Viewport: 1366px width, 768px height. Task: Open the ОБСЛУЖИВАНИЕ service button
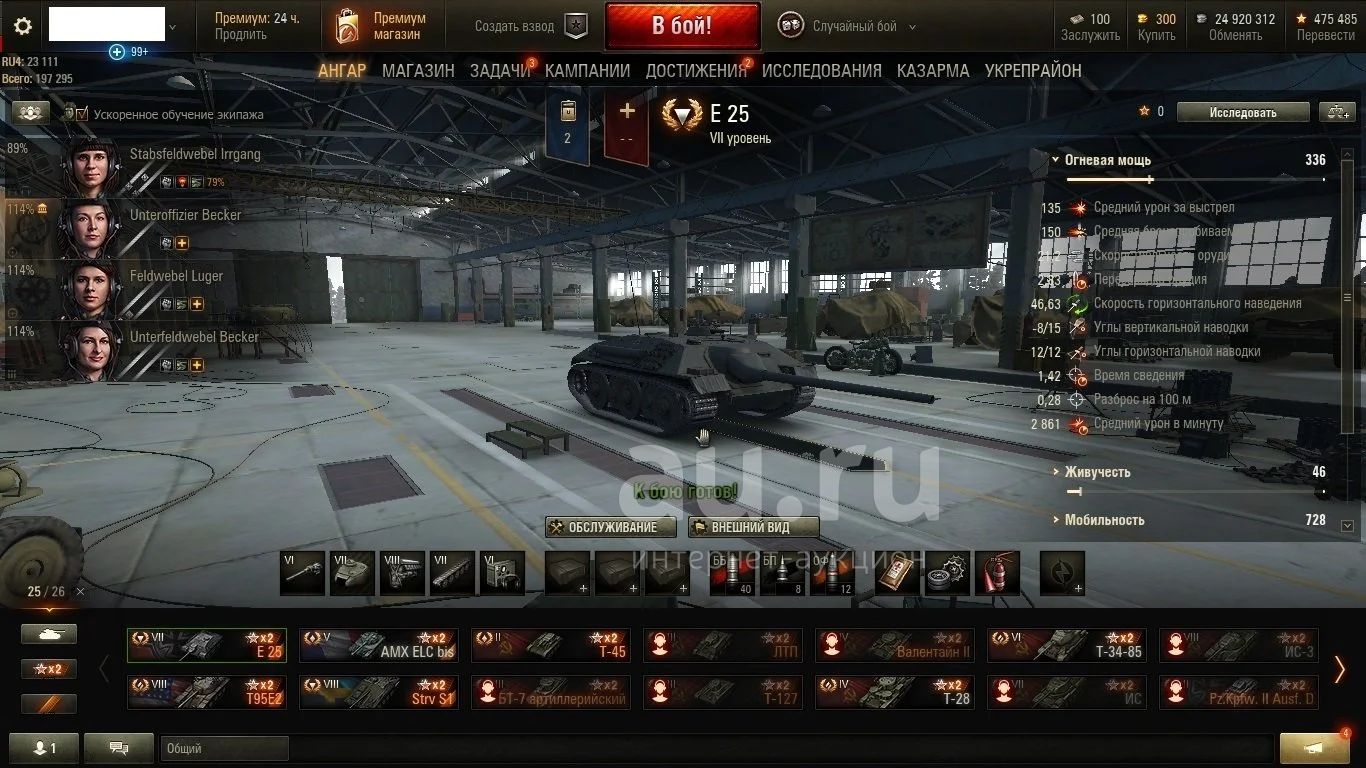tap(611, 527)
